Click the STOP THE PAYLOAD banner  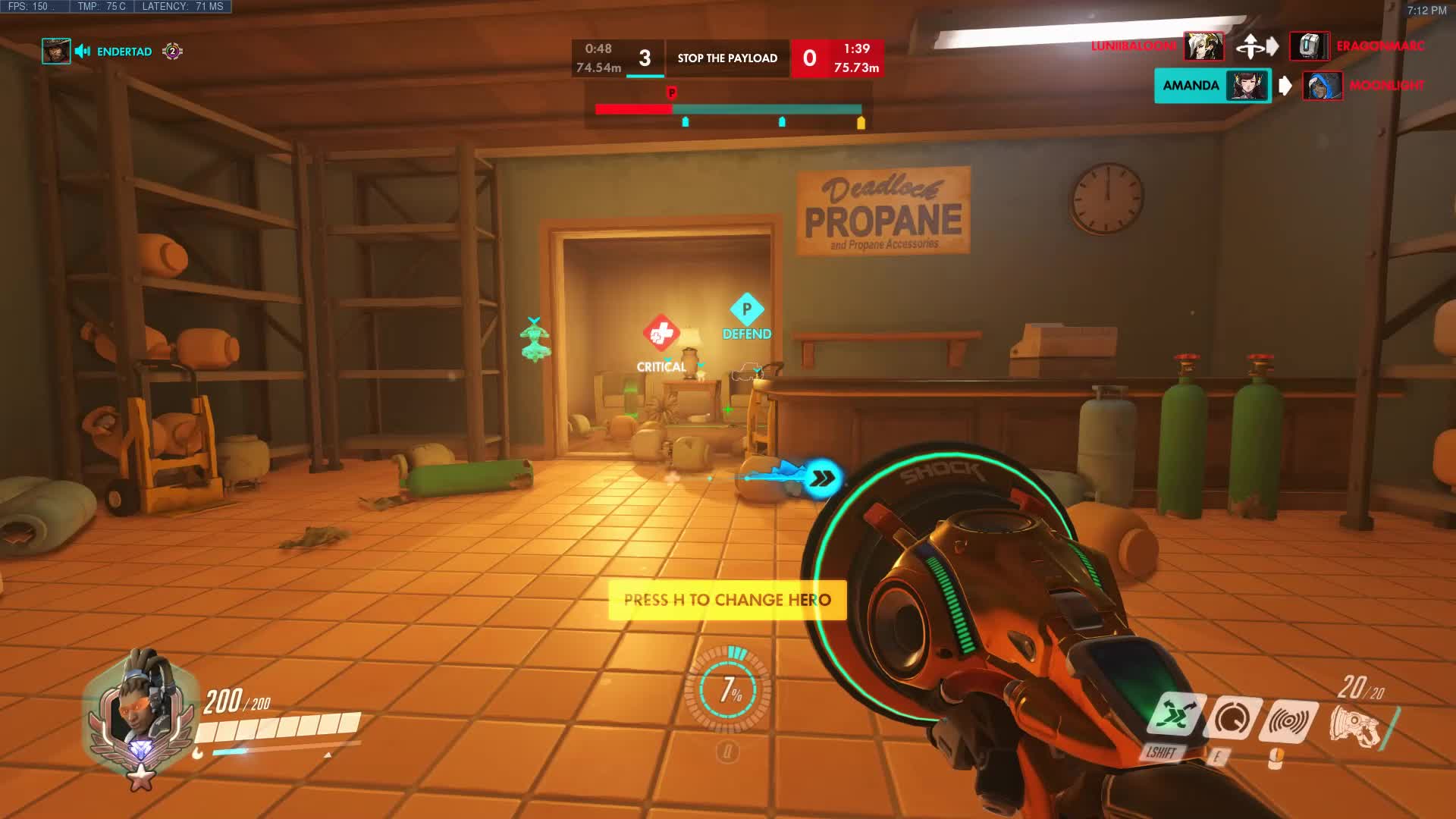[x=726, y=58]
